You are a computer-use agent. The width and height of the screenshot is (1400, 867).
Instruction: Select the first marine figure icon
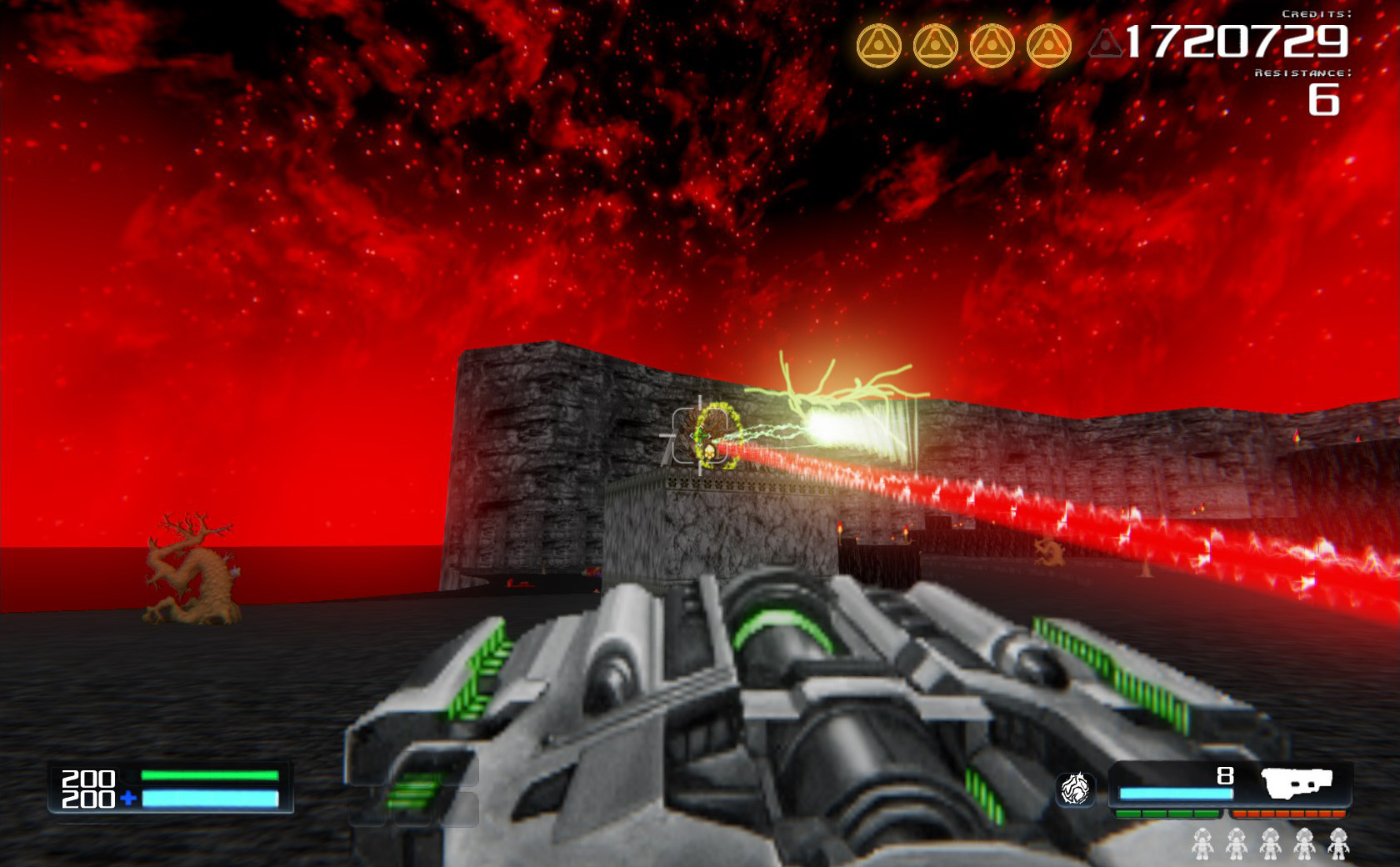[1202, 844]
